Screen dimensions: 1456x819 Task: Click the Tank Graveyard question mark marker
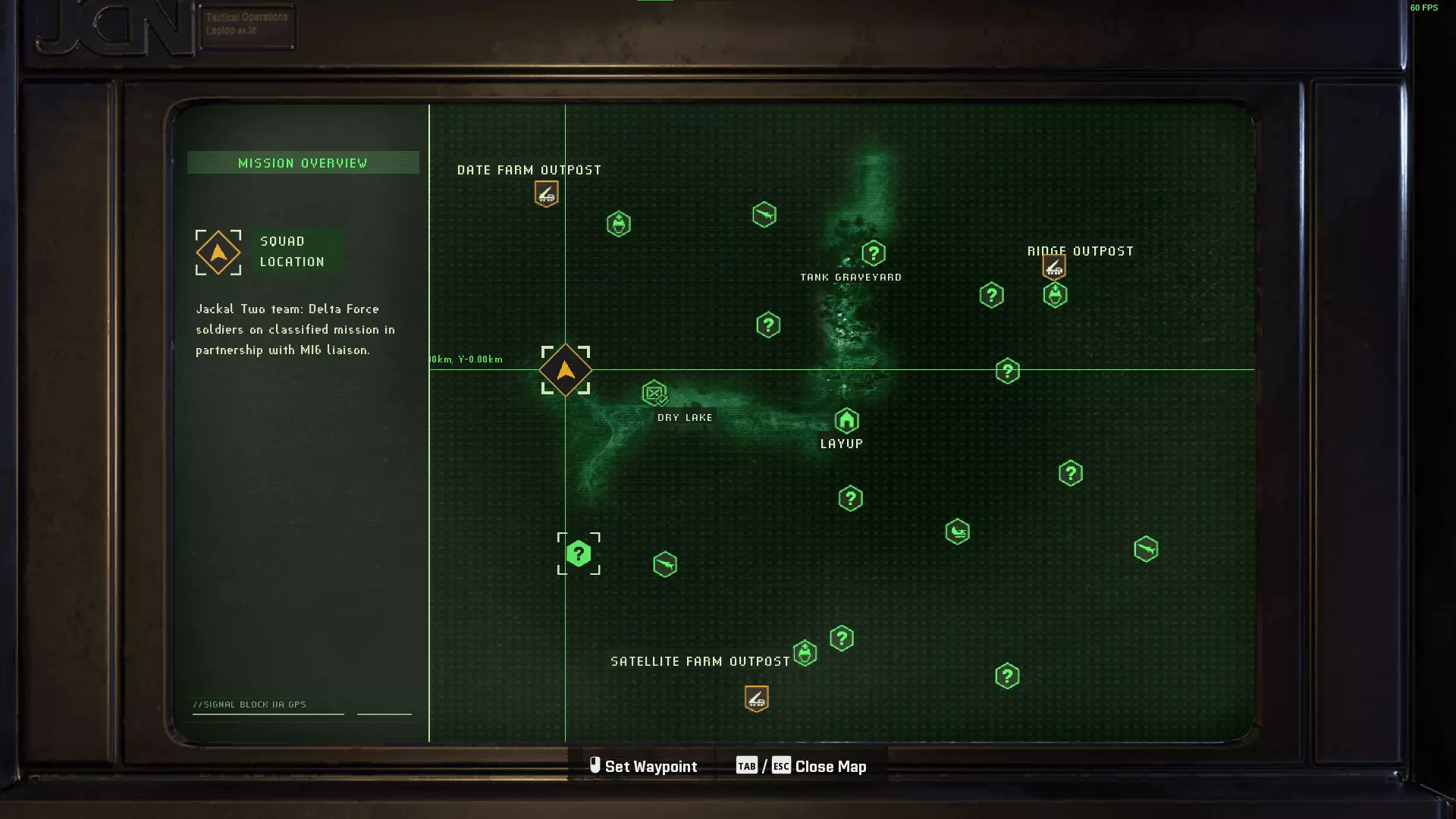click(x=874, y=253)
